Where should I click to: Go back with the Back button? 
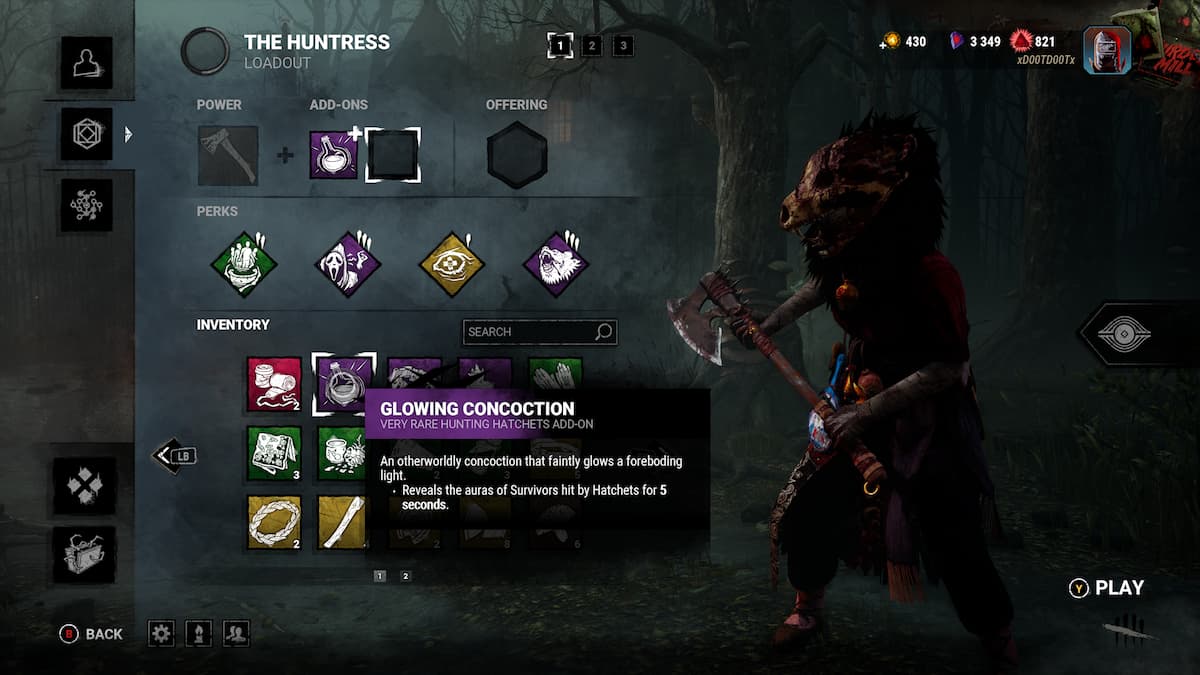pyautogui.click(x=92, y=634)
